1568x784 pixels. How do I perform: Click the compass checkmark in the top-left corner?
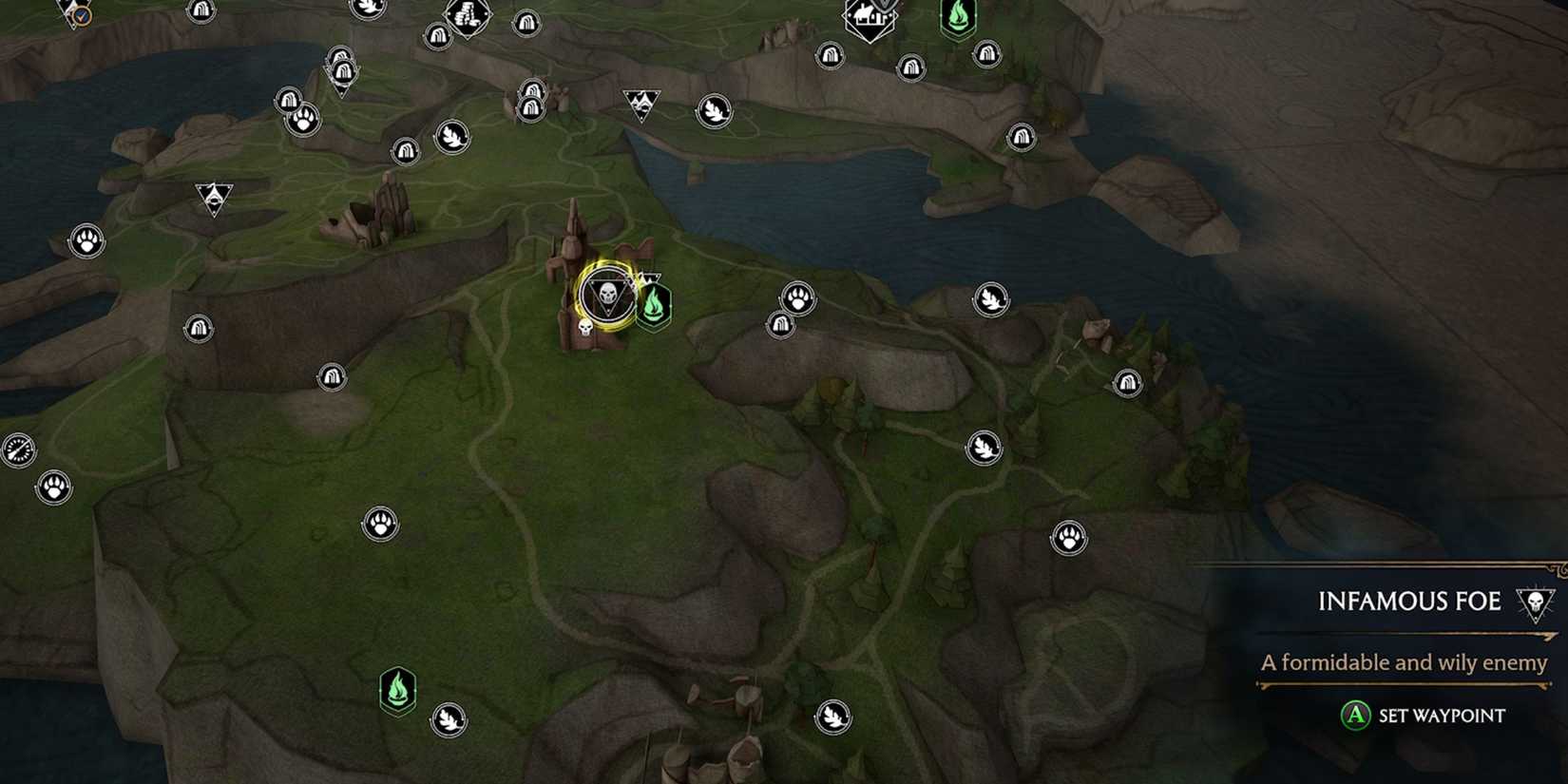click(x=84, y=14)
